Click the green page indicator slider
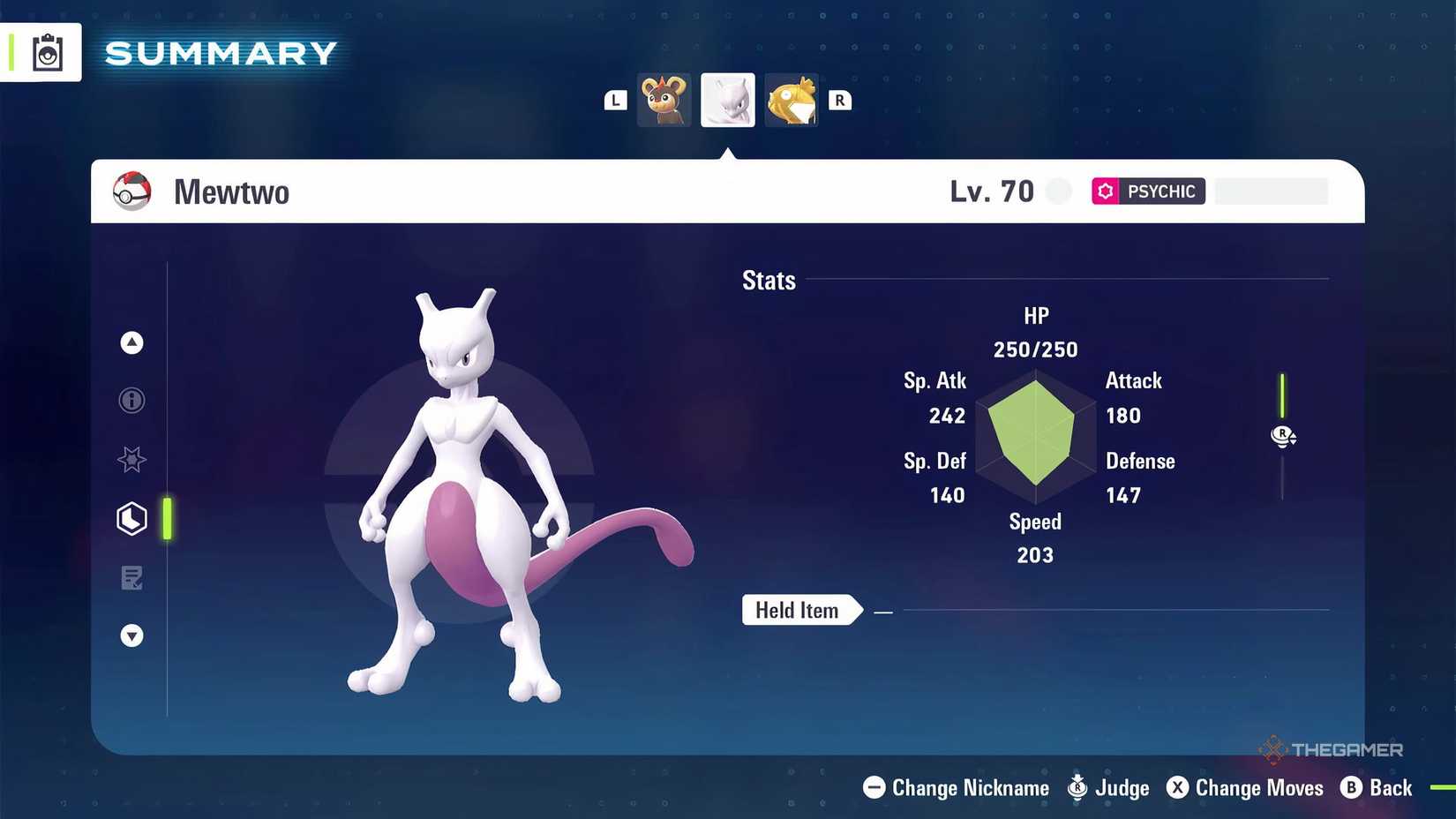The height and width of the screenshot is (819, 1456). (x=168, y=519)
